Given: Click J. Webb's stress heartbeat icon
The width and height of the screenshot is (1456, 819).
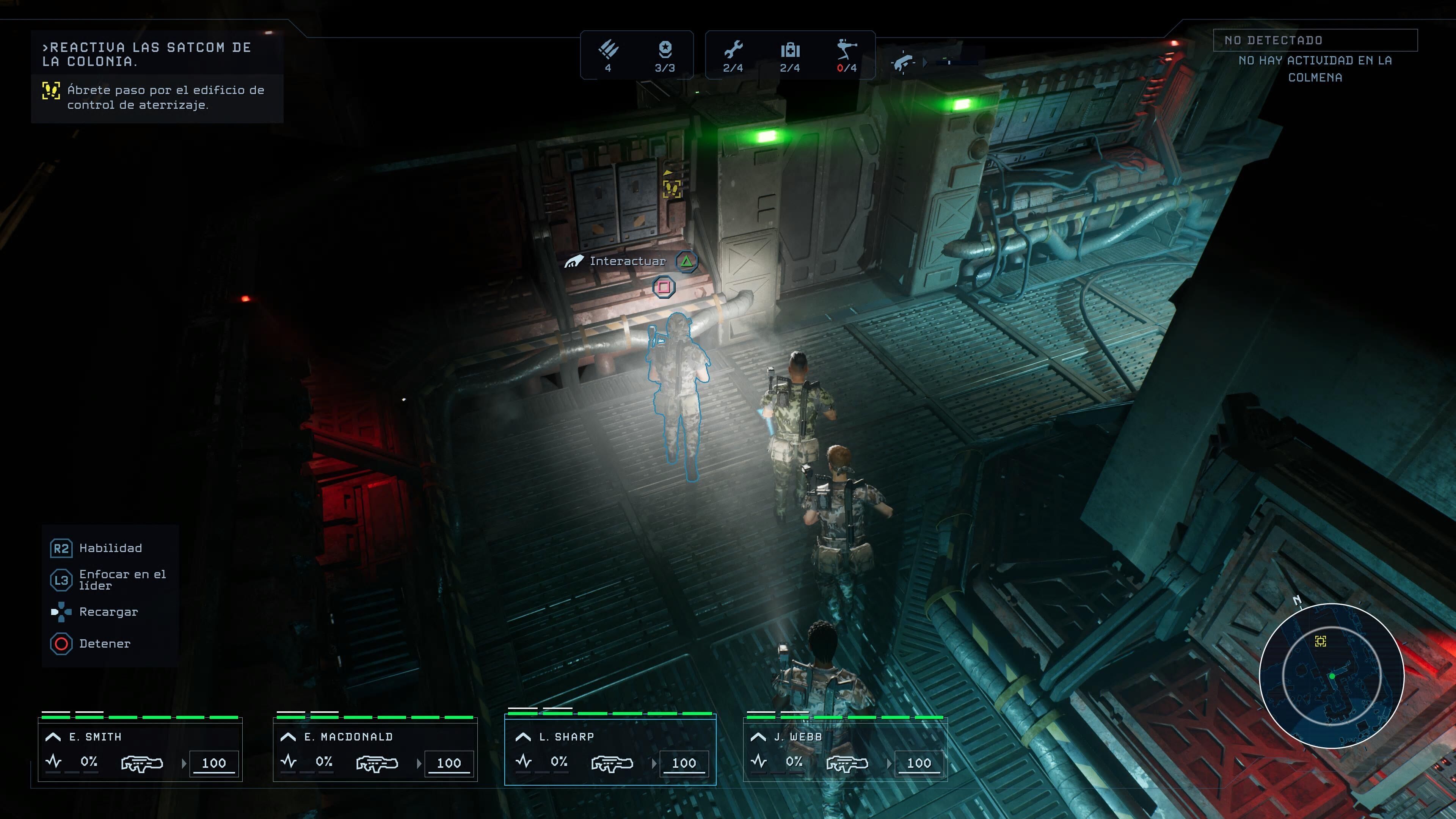Looking at the screenshot, I should [x=758, y=761].
